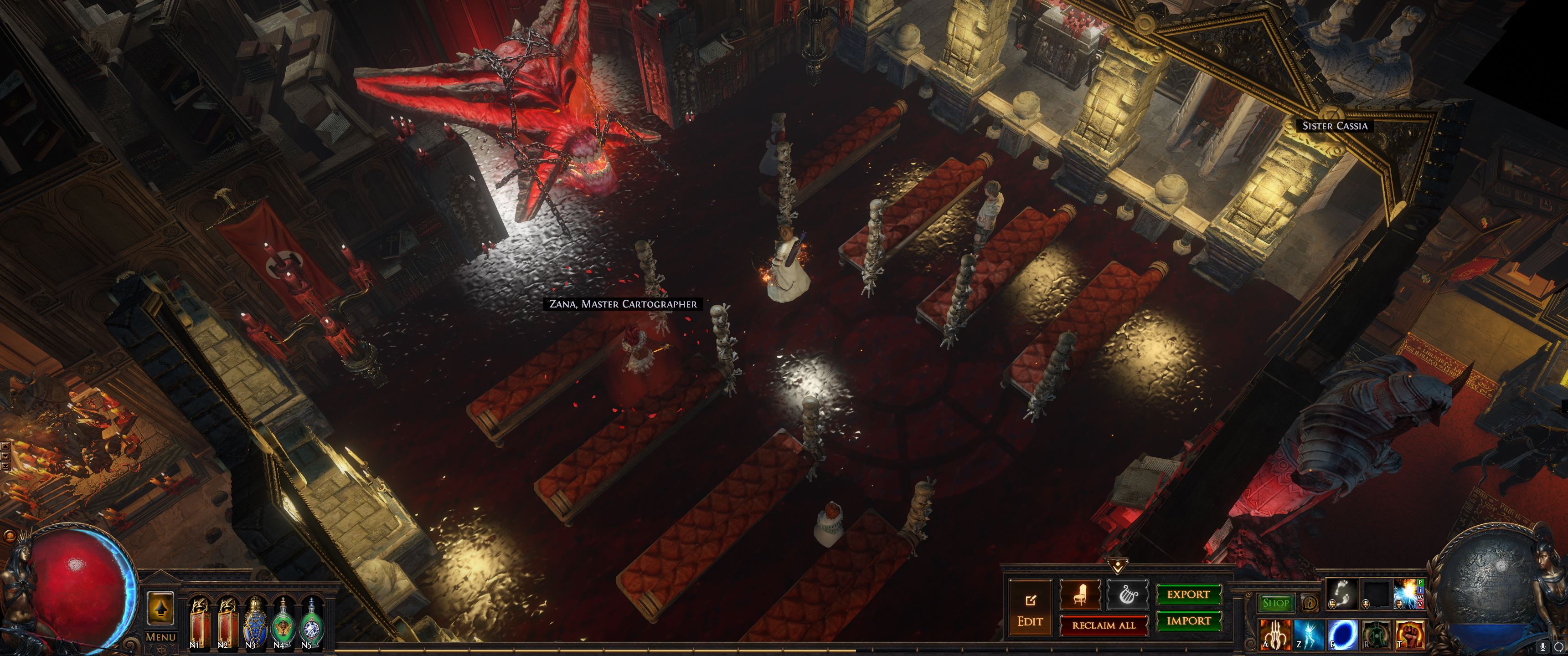1568x656 pixels.
Task: Select the harp music button
Action: point(1127,594)
